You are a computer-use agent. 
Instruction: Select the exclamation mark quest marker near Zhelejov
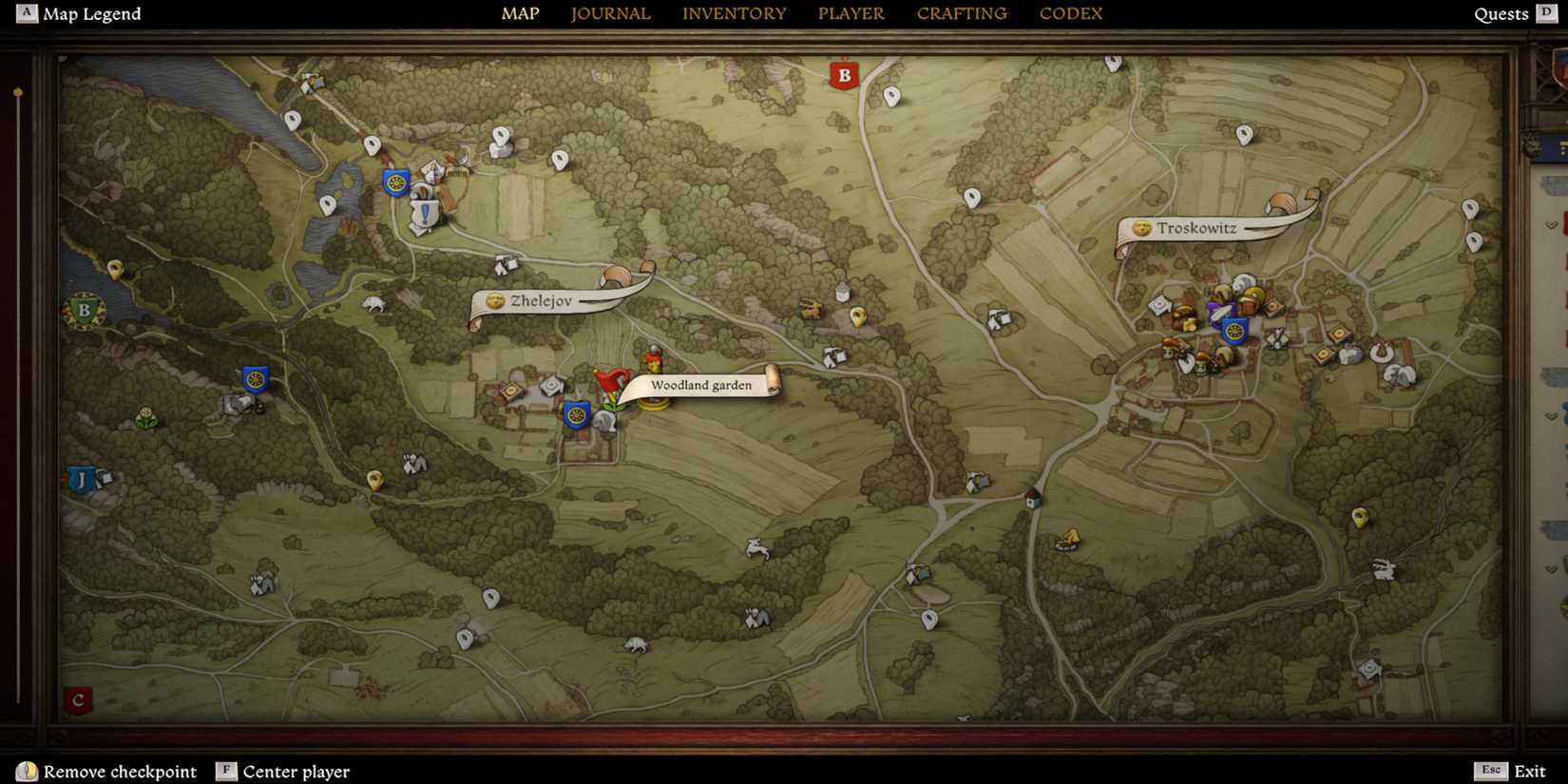coord(425,211)
